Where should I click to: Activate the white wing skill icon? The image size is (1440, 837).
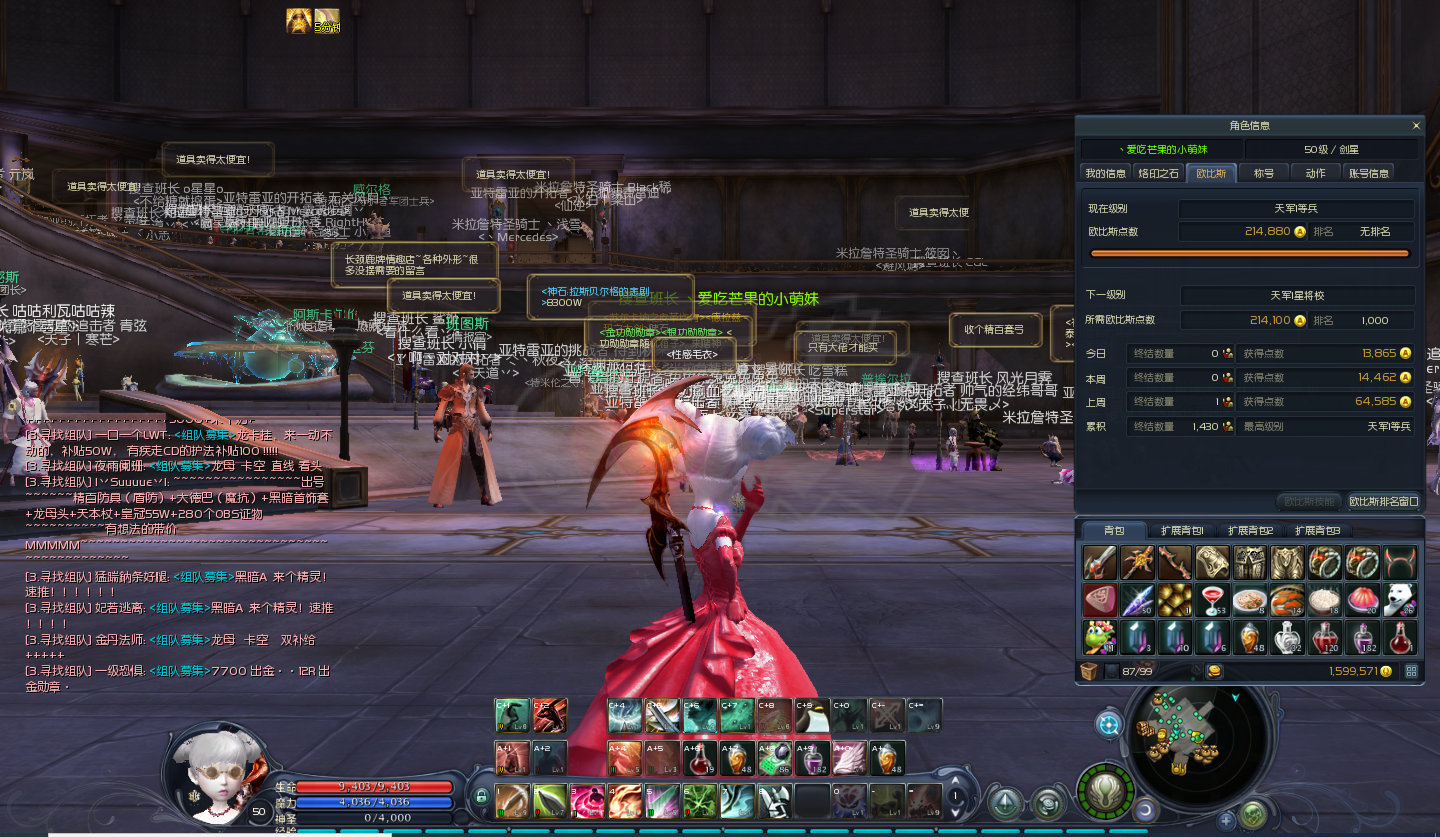[850, 757]
